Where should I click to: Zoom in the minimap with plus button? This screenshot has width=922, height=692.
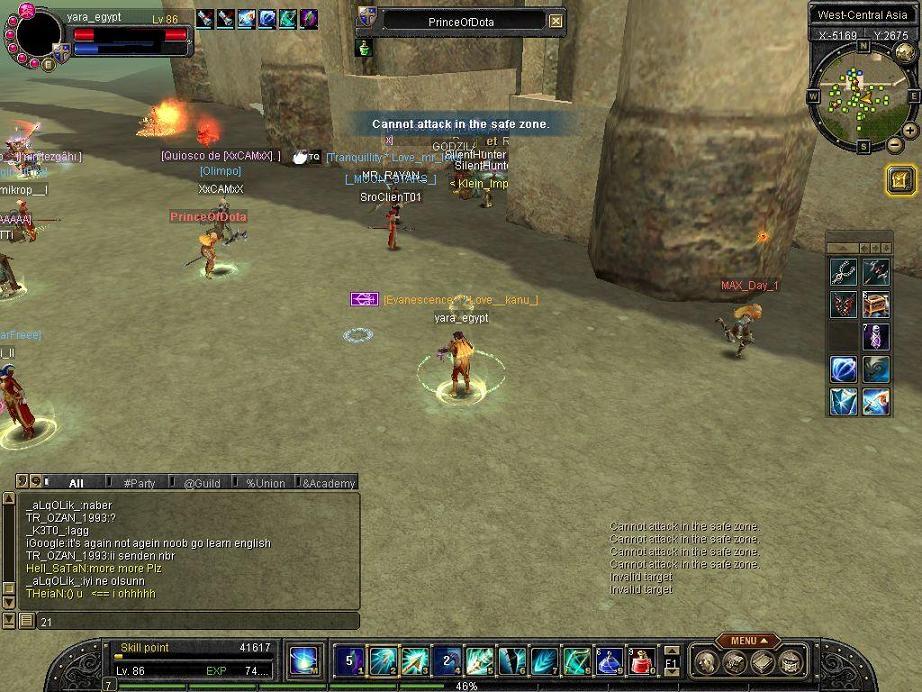(909, 131)
